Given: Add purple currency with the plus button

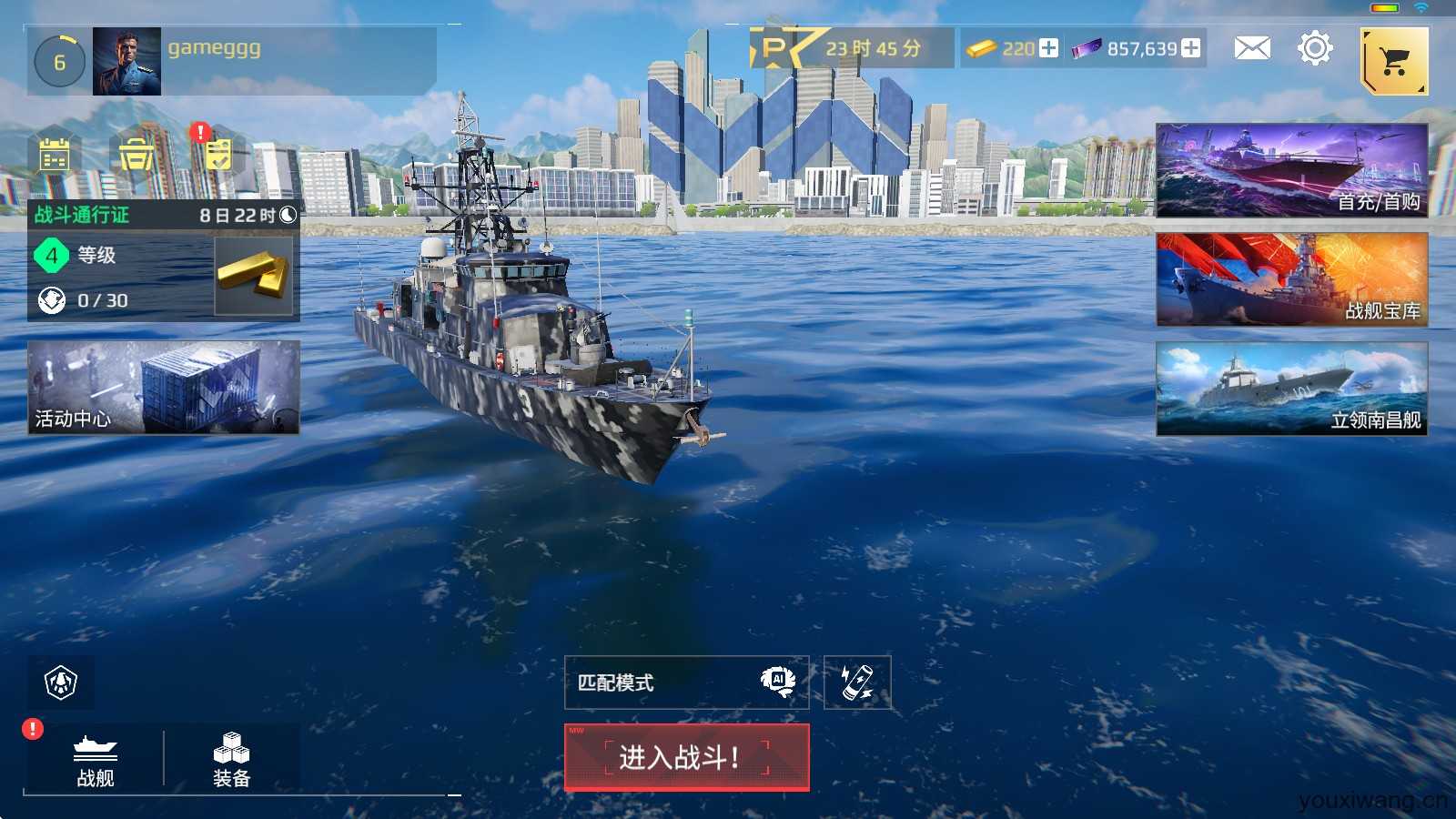Looking at the screenshot, I should [1191, 48].
